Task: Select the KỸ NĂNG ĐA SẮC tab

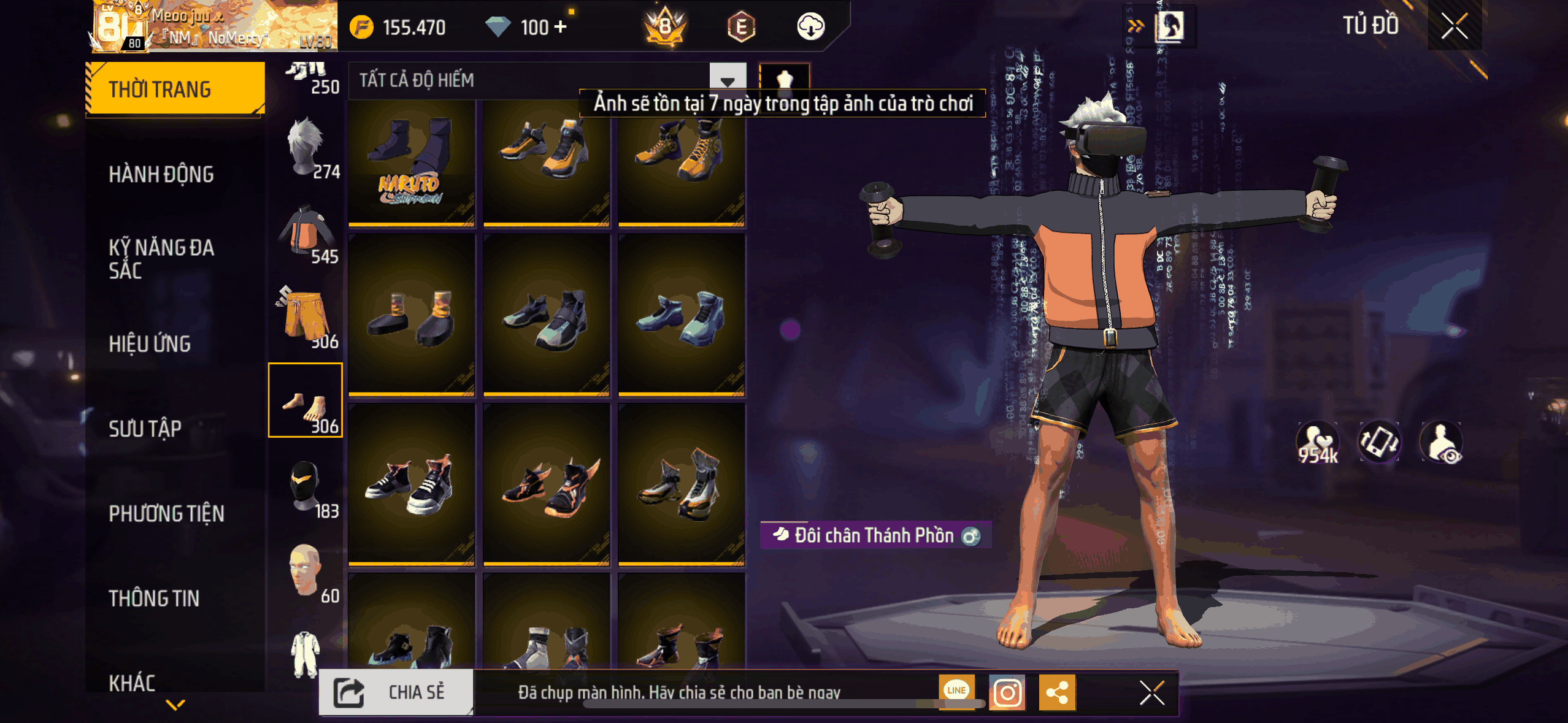Action: tap(161, 259)
